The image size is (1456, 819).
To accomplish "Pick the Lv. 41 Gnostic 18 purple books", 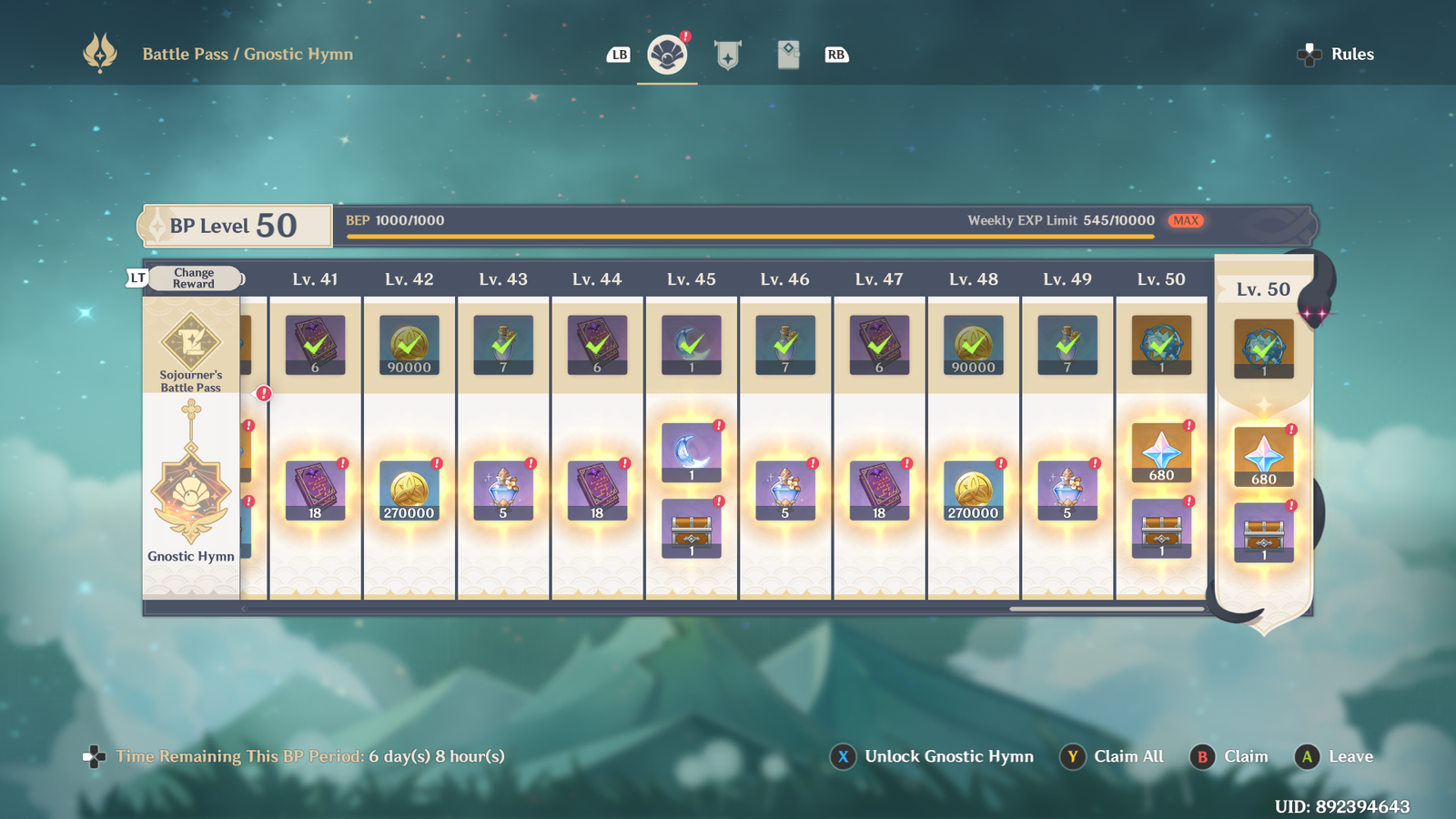I will pos(315,491).
